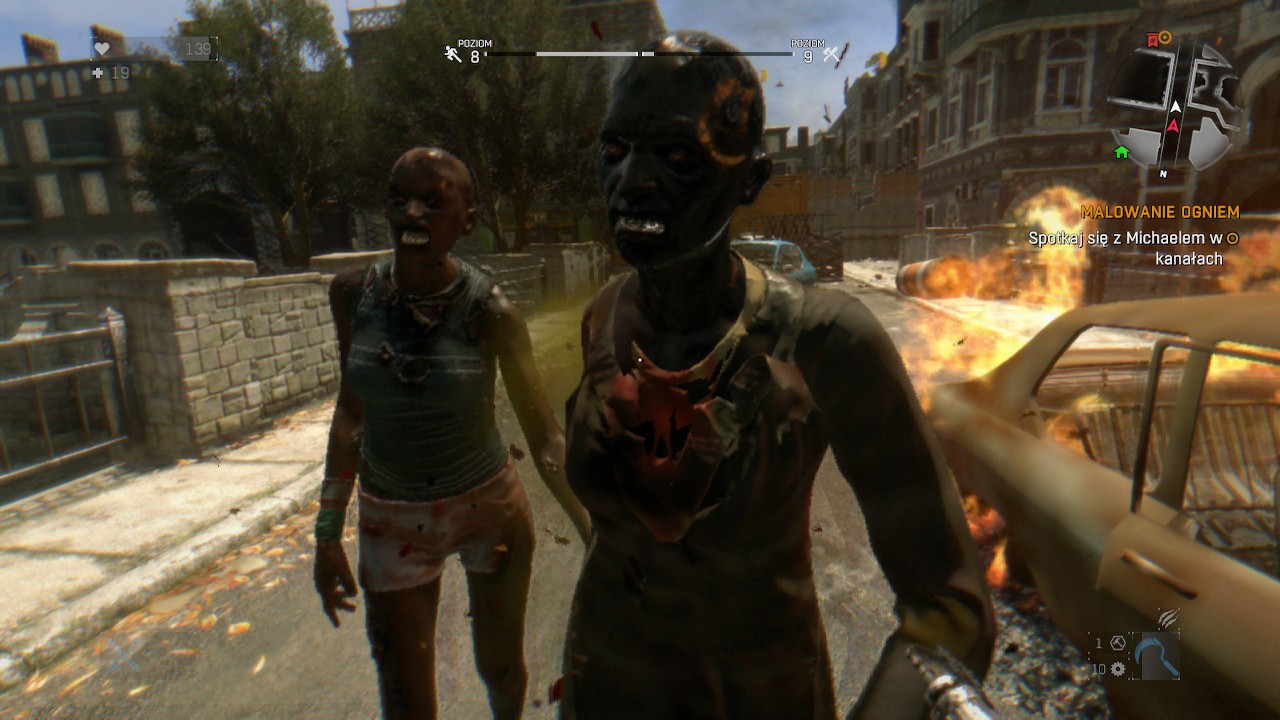Select the hammer crafting icon
1280x720 pixels.
click(x=1117, y=643)
